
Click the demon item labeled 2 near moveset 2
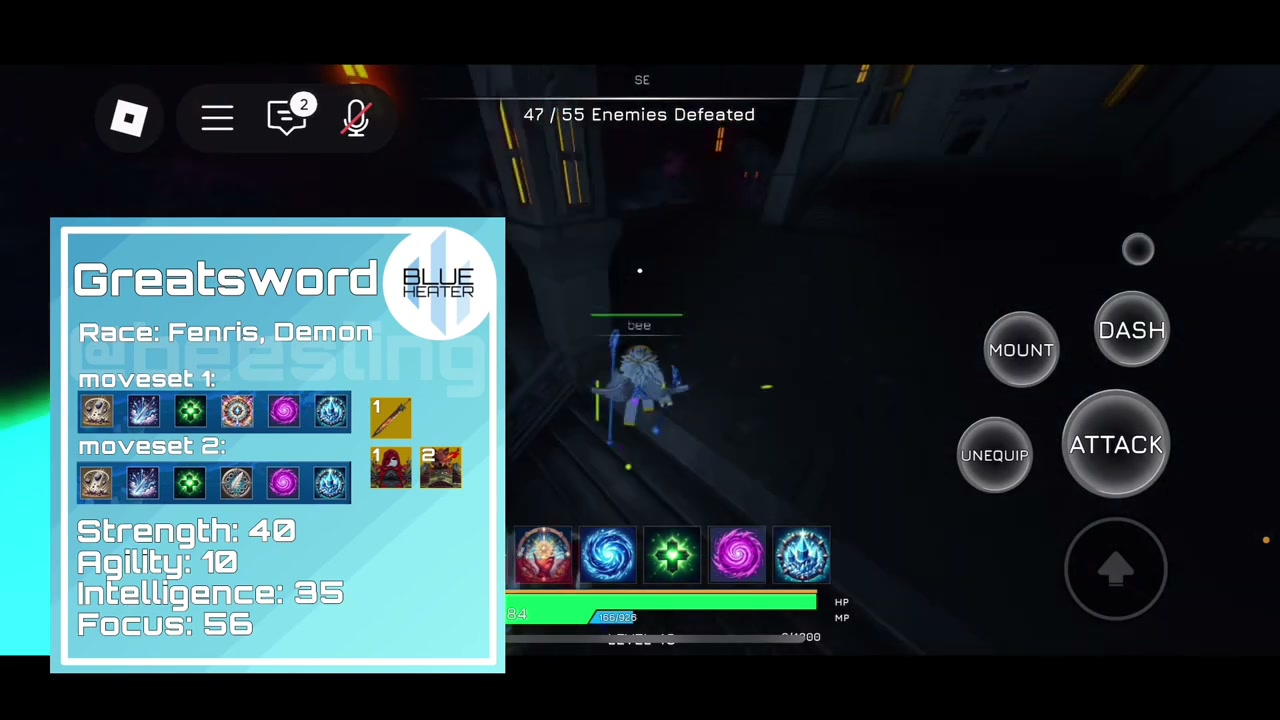[x=440, y=468]
